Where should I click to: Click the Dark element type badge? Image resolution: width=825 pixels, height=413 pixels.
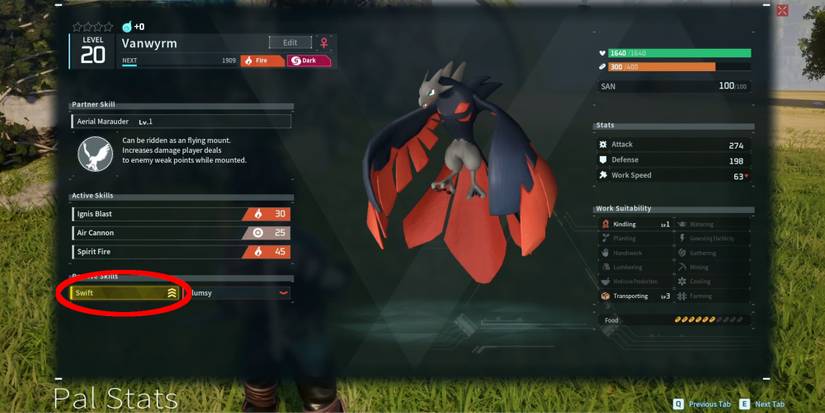coord(309,61)
